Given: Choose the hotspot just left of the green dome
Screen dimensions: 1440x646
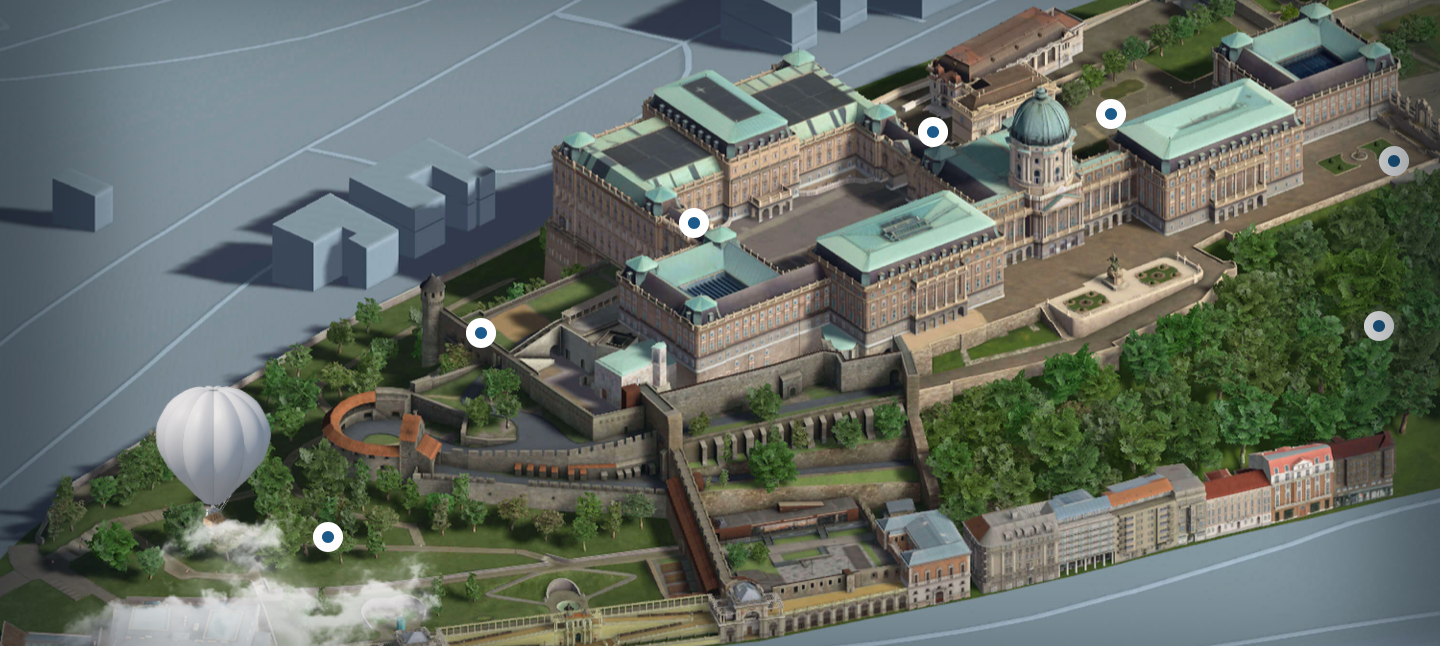Looking at the screenshot, I should click(x=933, y=131).
